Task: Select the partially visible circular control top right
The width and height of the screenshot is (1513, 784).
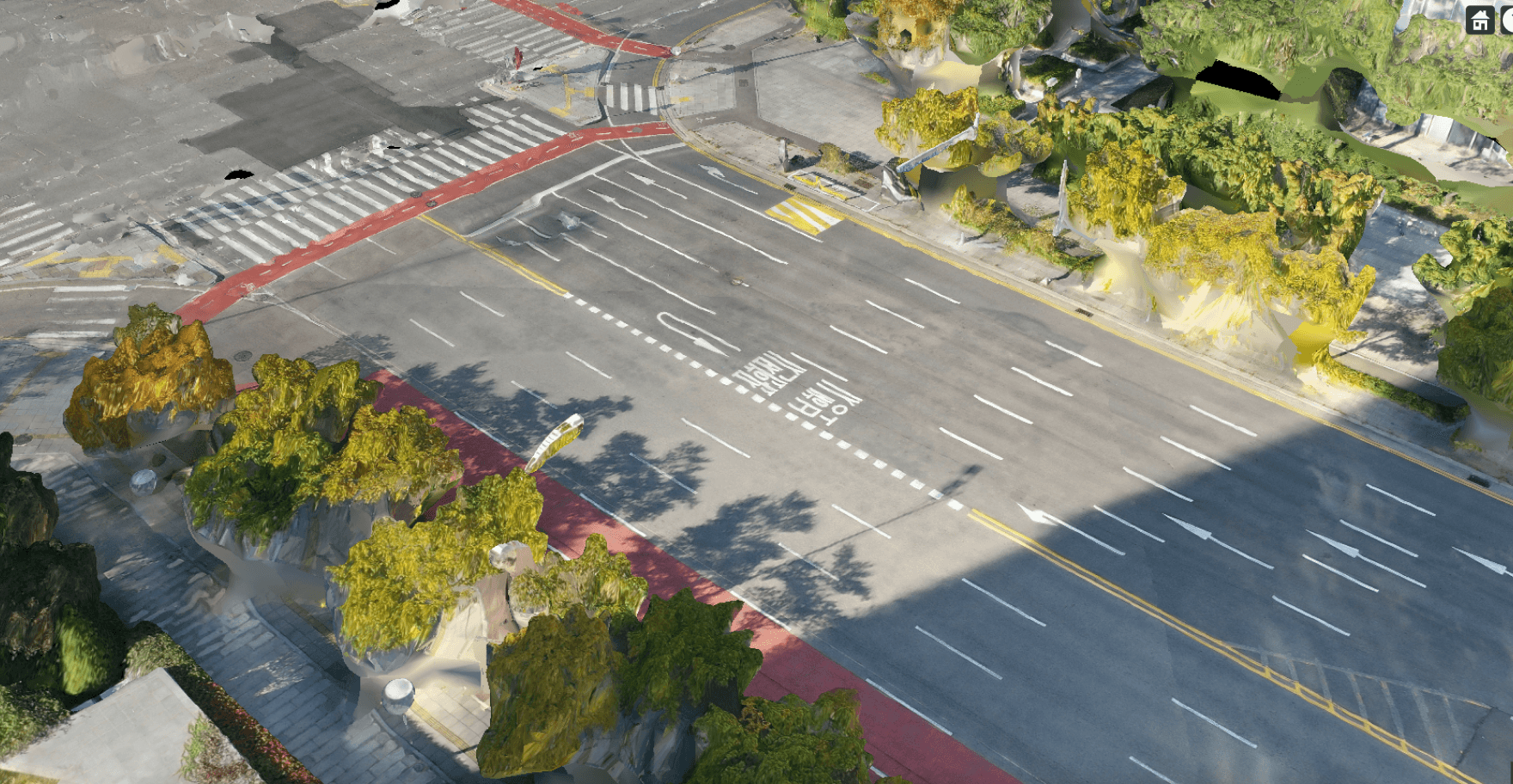Action: tap(1507, 17)
